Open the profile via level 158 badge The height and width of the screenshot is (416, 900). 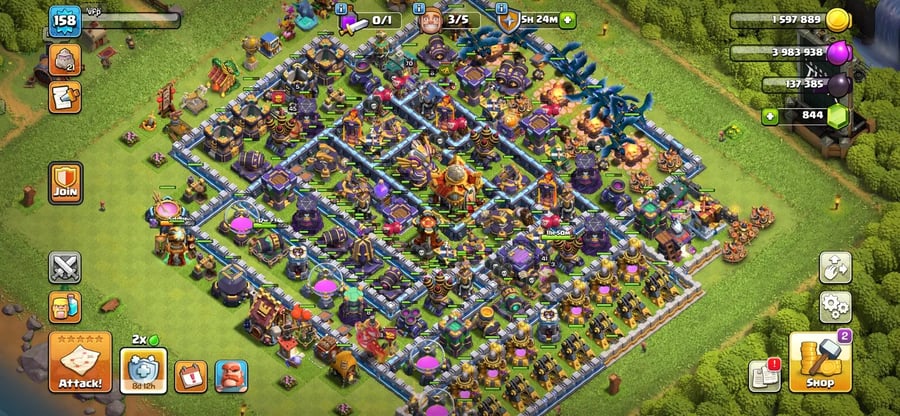pyautogui.click(x=64, y=20)
